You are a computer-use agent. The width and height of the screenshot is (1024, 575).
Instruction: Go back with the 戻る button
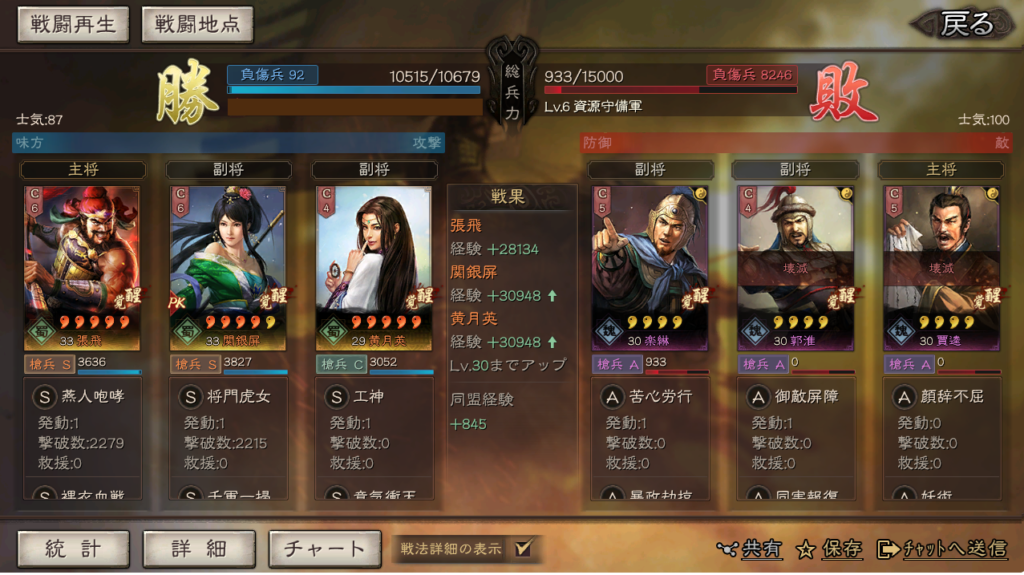[966, 24]
